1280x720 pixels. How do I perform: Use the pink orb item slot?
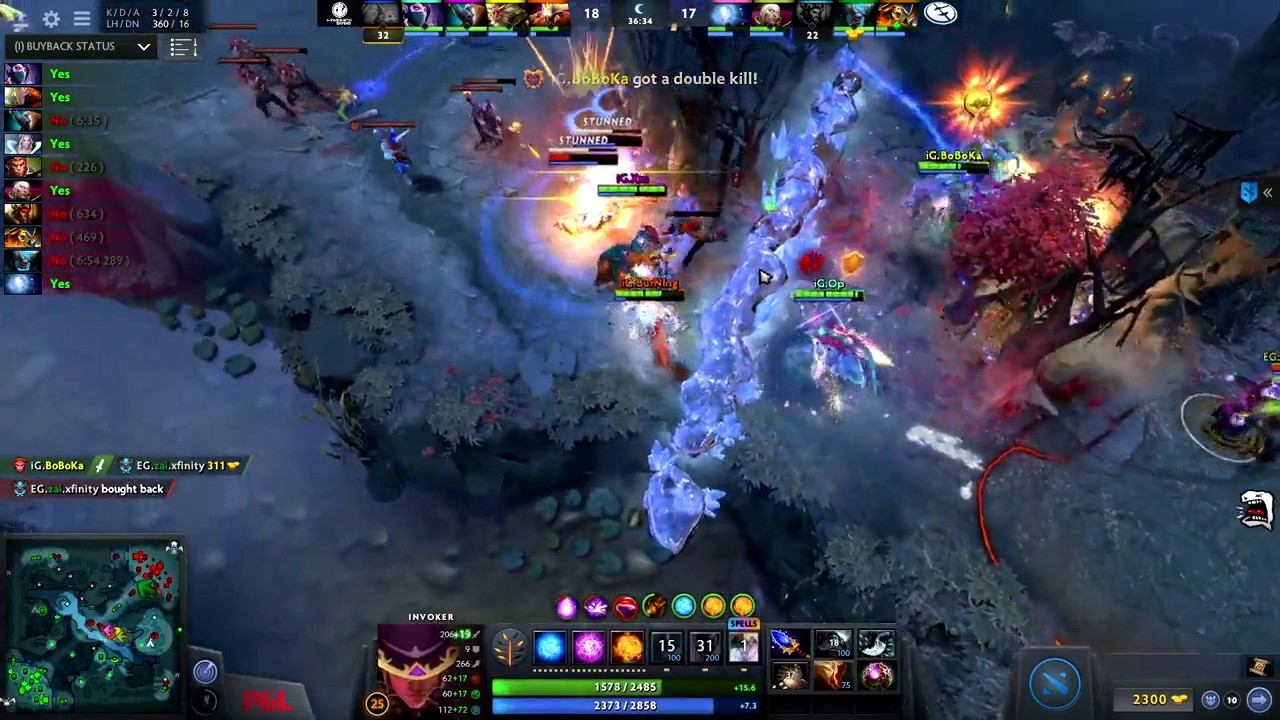876,676
